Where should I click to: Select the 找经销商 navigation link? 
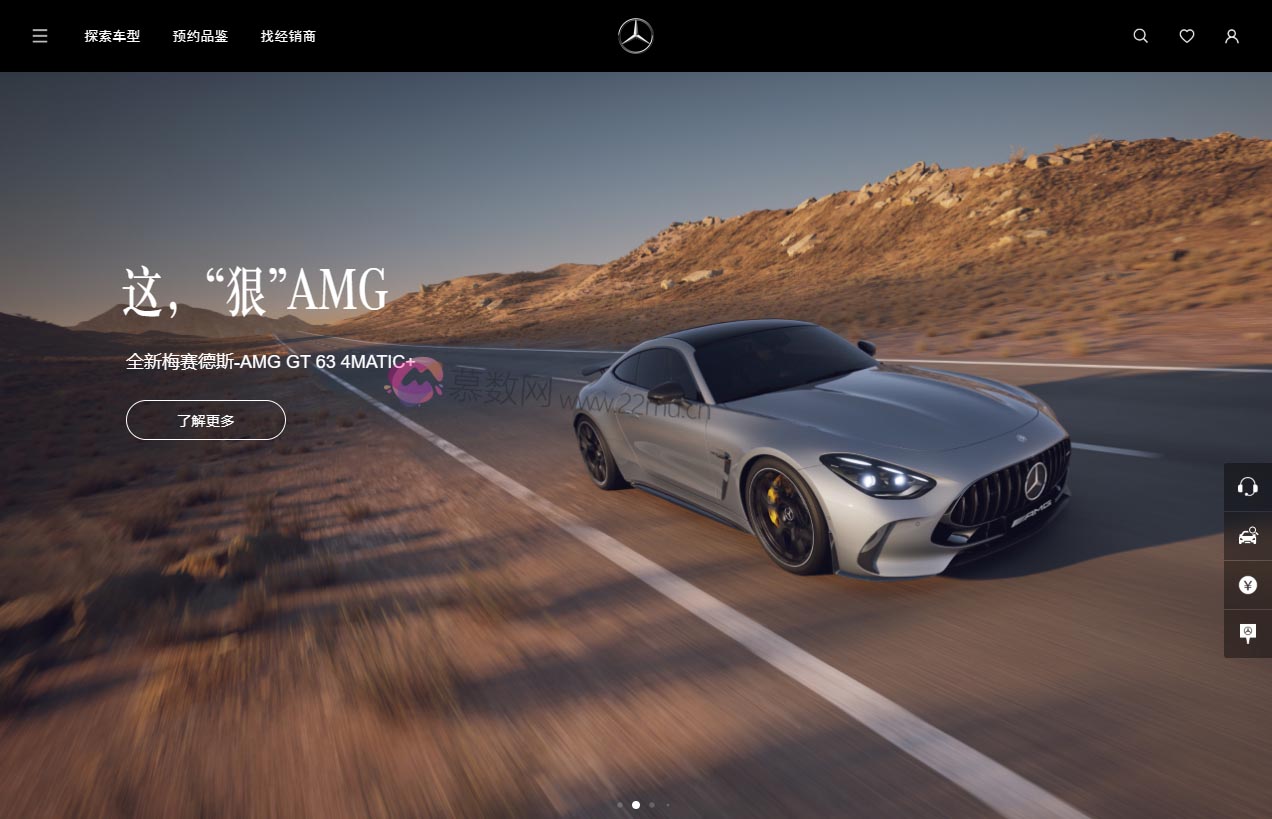[288, 36]
